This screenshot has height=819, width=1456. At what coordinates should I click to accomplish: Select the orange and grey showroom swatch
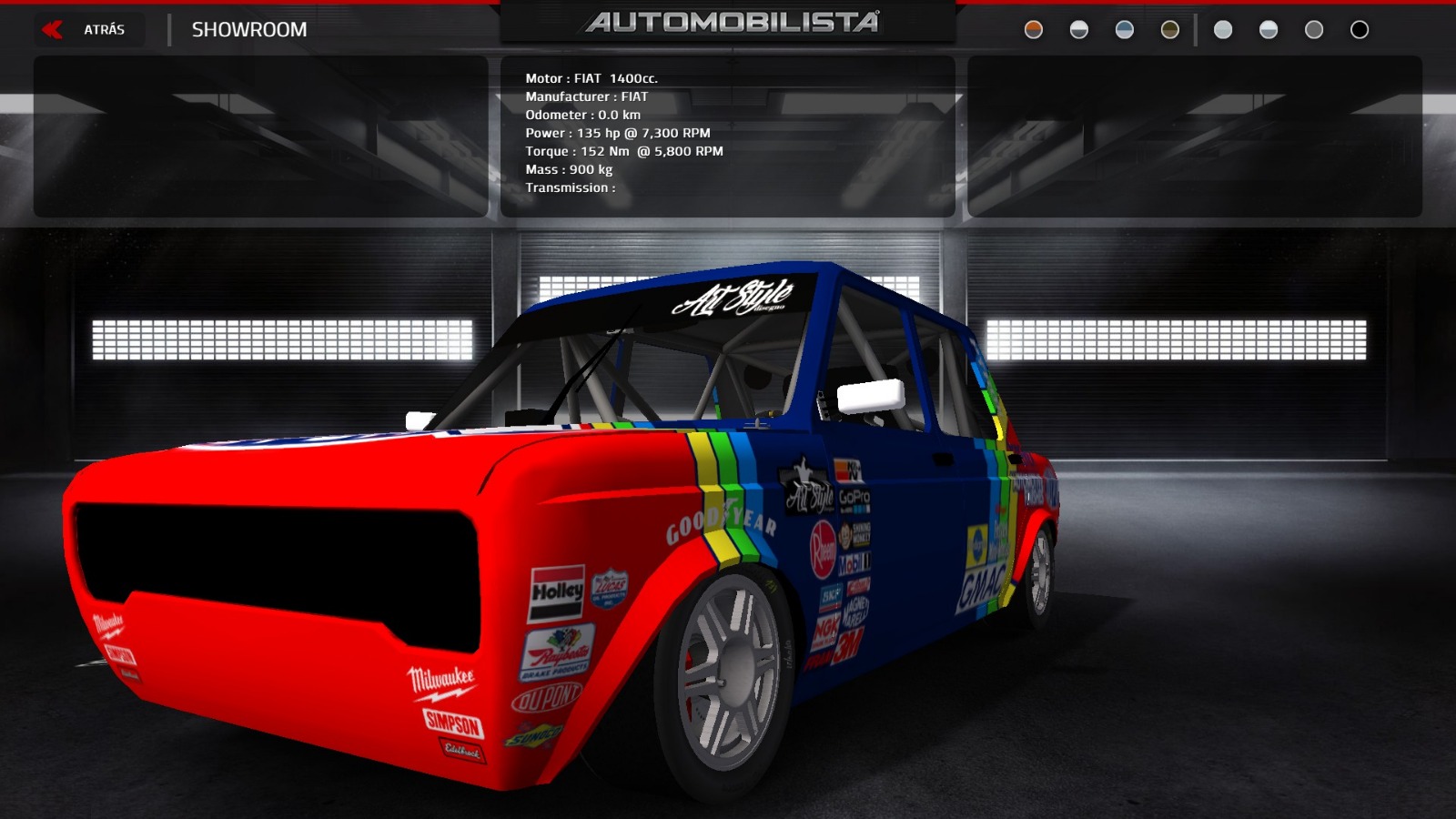point(1034,30)
